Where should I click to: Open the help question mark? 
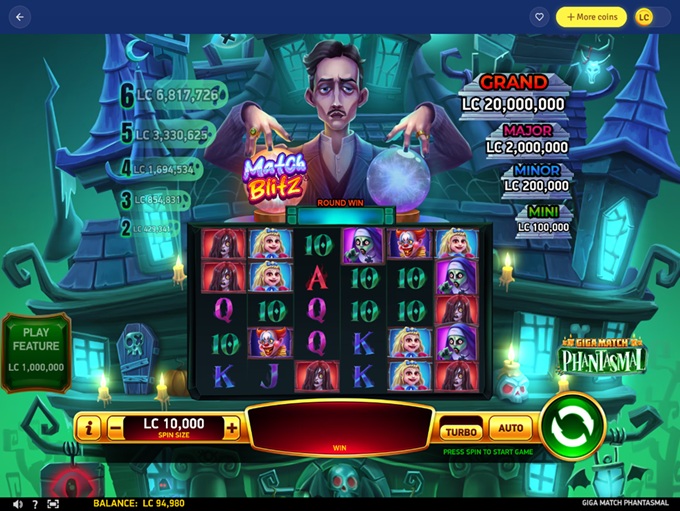coord(35,504)
